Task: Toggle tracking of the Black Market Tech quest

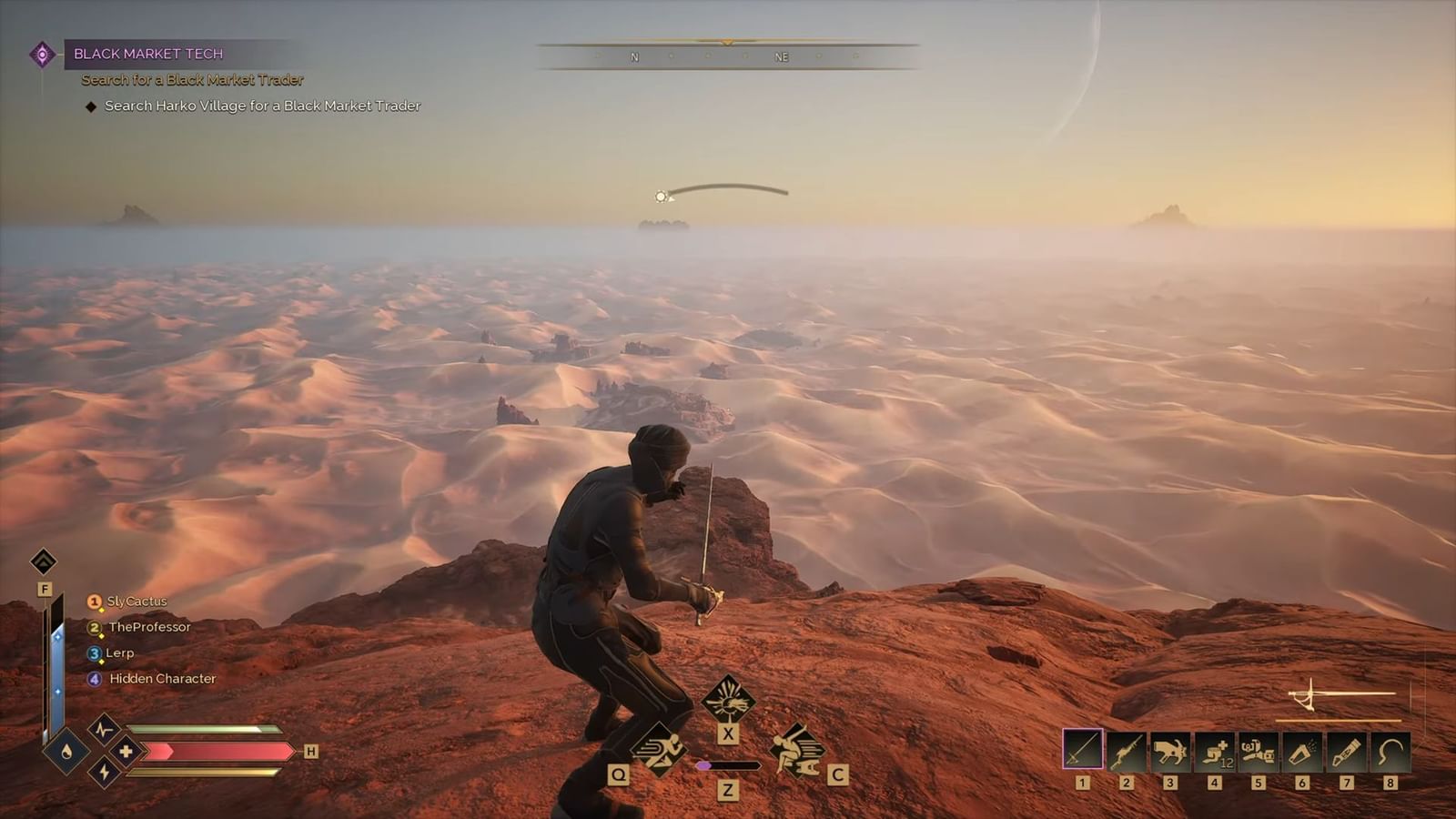Action: pos(148,53)
